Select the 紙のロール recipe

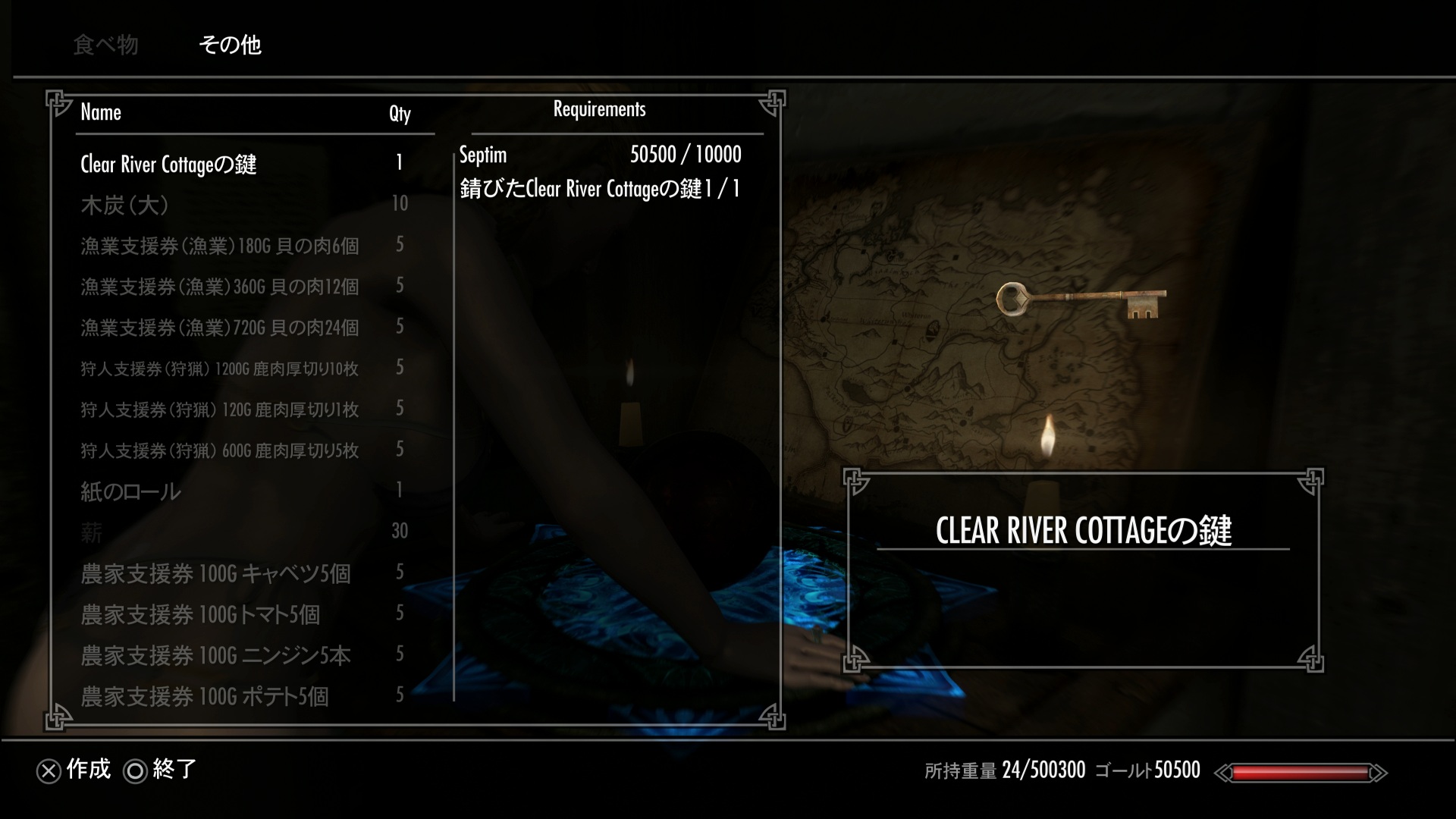click(130, 491)
